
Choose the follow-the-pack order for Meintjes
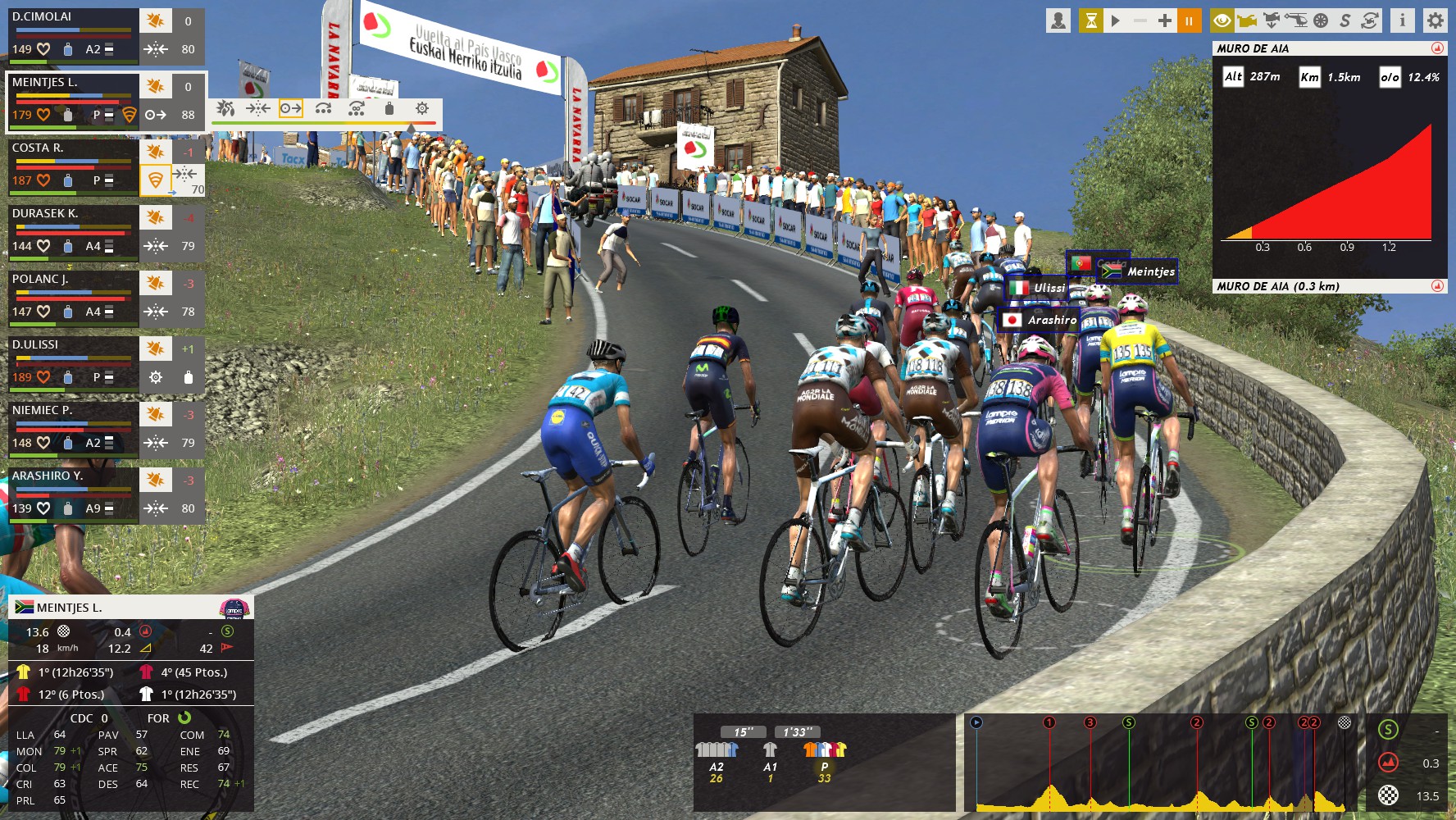pyautogui.click(x=258, y=109)
